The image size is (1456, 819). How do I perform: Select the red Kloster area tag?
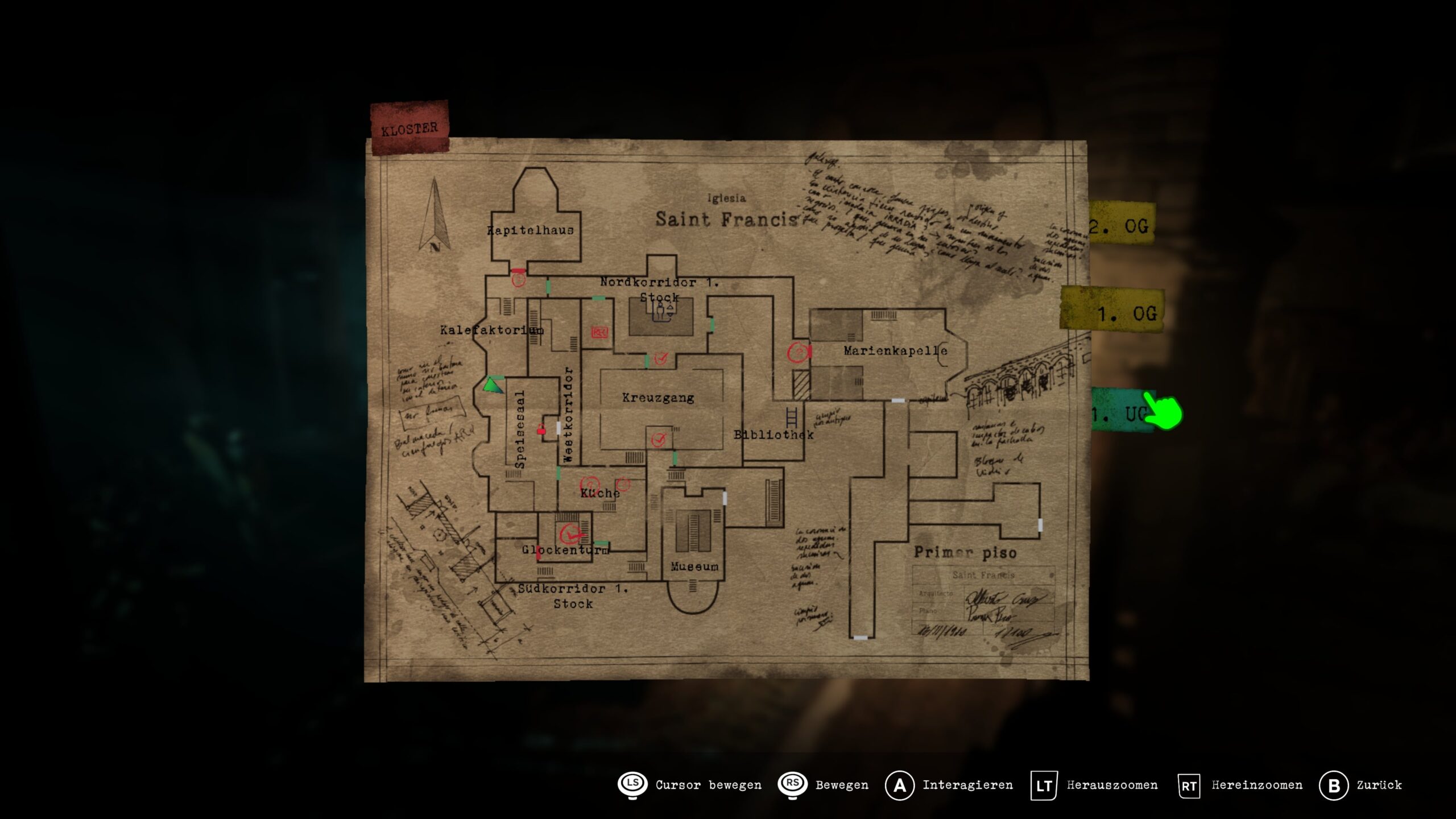(x=409, y=128)
